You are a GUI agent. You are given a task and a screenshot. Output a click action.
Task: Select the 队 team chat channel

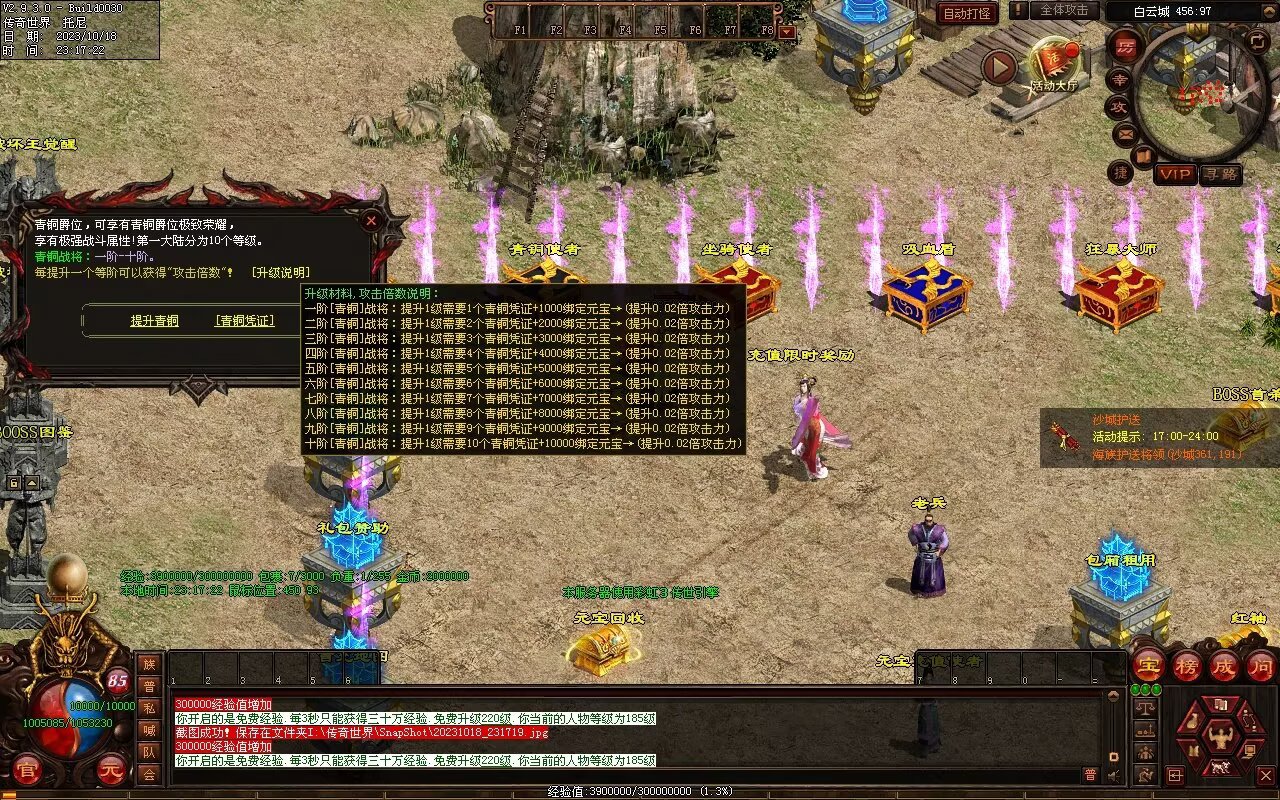coord(149,752)
